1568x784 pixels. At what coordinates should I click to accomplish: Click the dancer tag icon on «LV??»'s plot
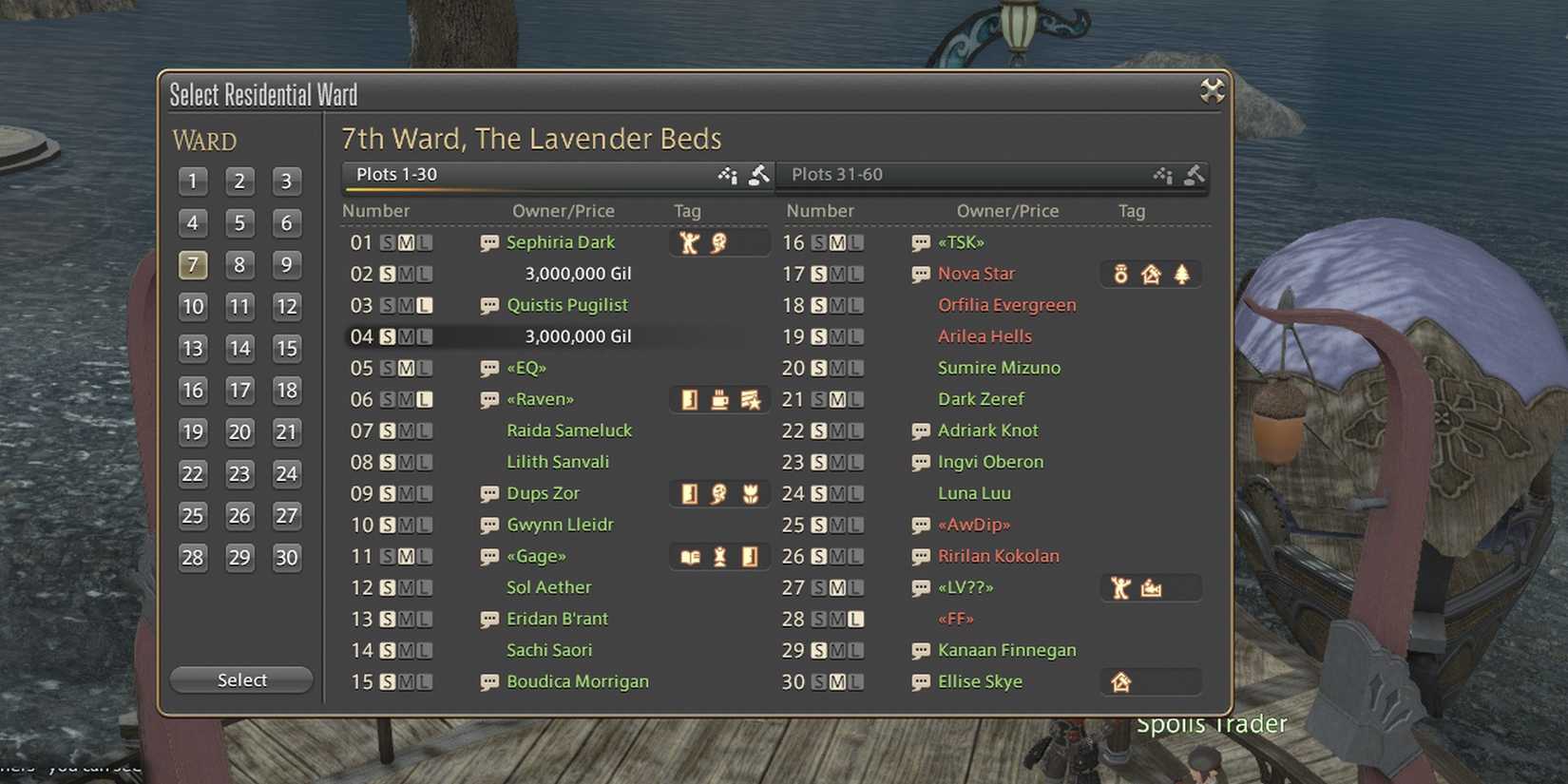pos(1119,587)
